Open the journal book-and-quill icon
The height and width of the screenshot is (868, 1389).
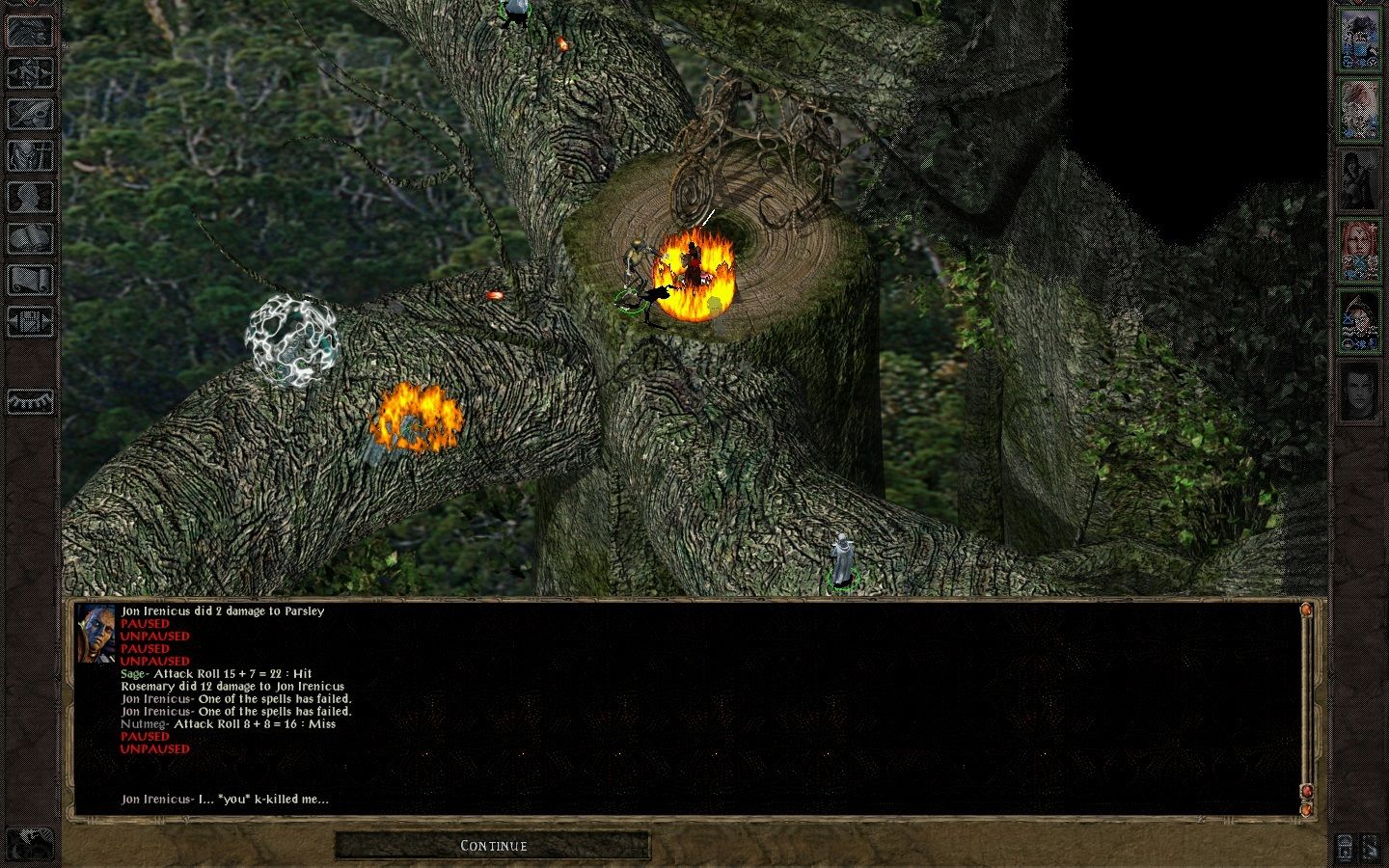[x=31, y=114]
